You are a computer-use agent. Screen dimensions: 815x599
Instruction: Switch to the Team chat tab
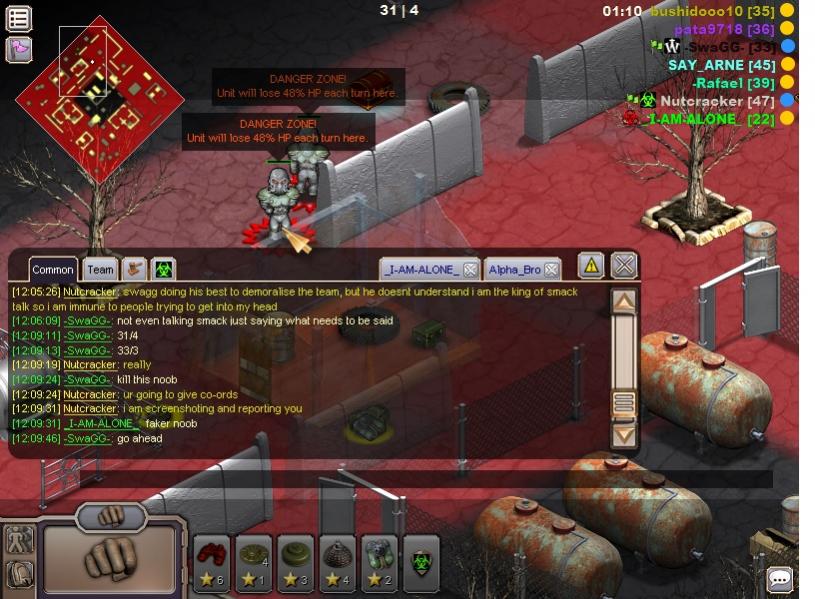100,270
